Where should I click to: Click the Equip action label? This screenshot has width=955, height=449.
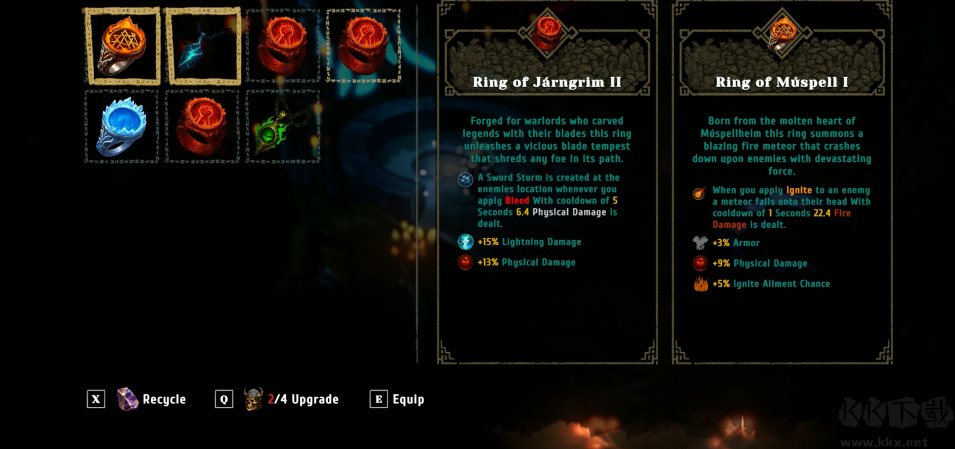[x=408, y=399]
